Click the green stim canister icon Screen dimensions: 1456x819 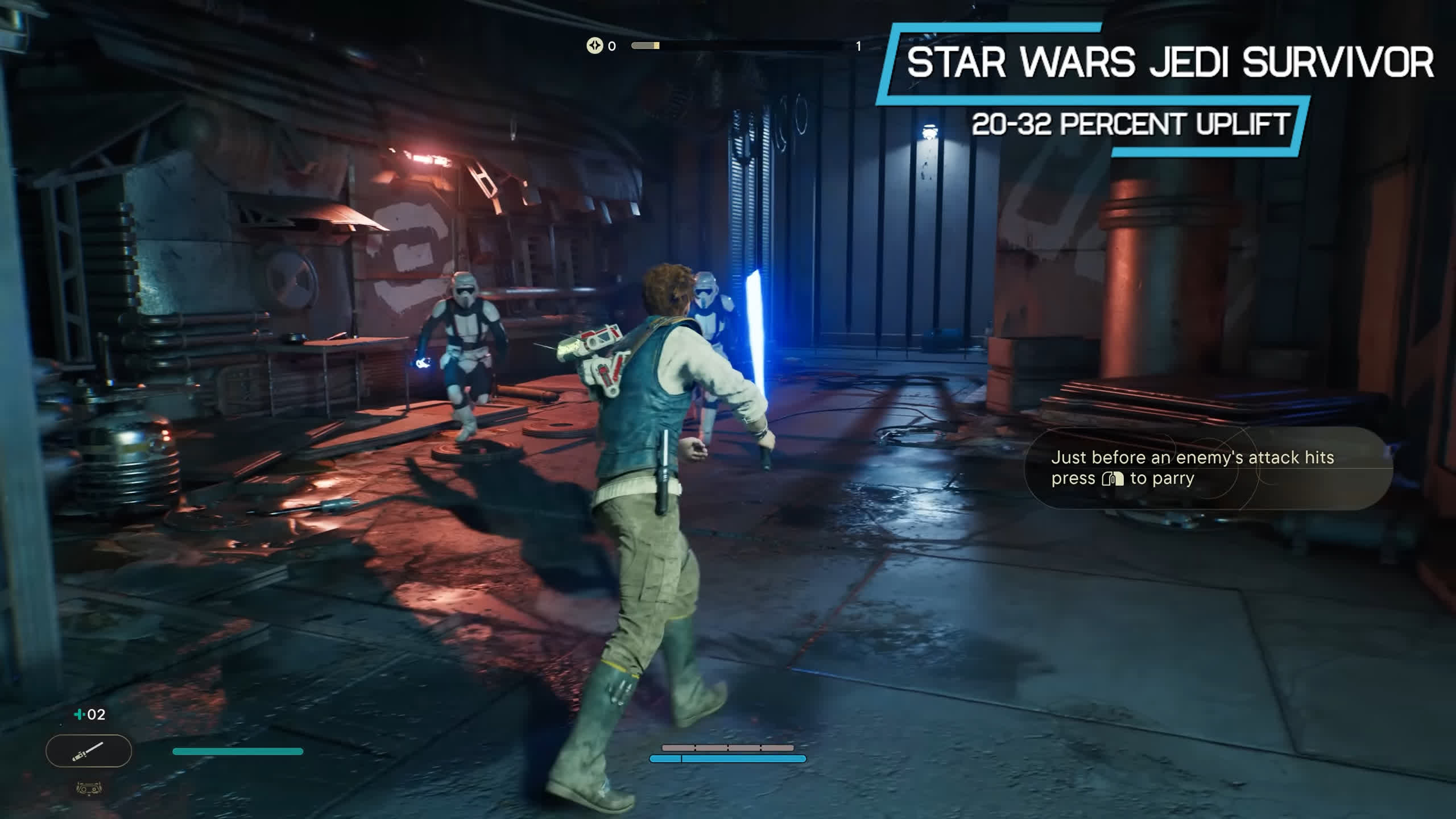click(x=79, y=714)
